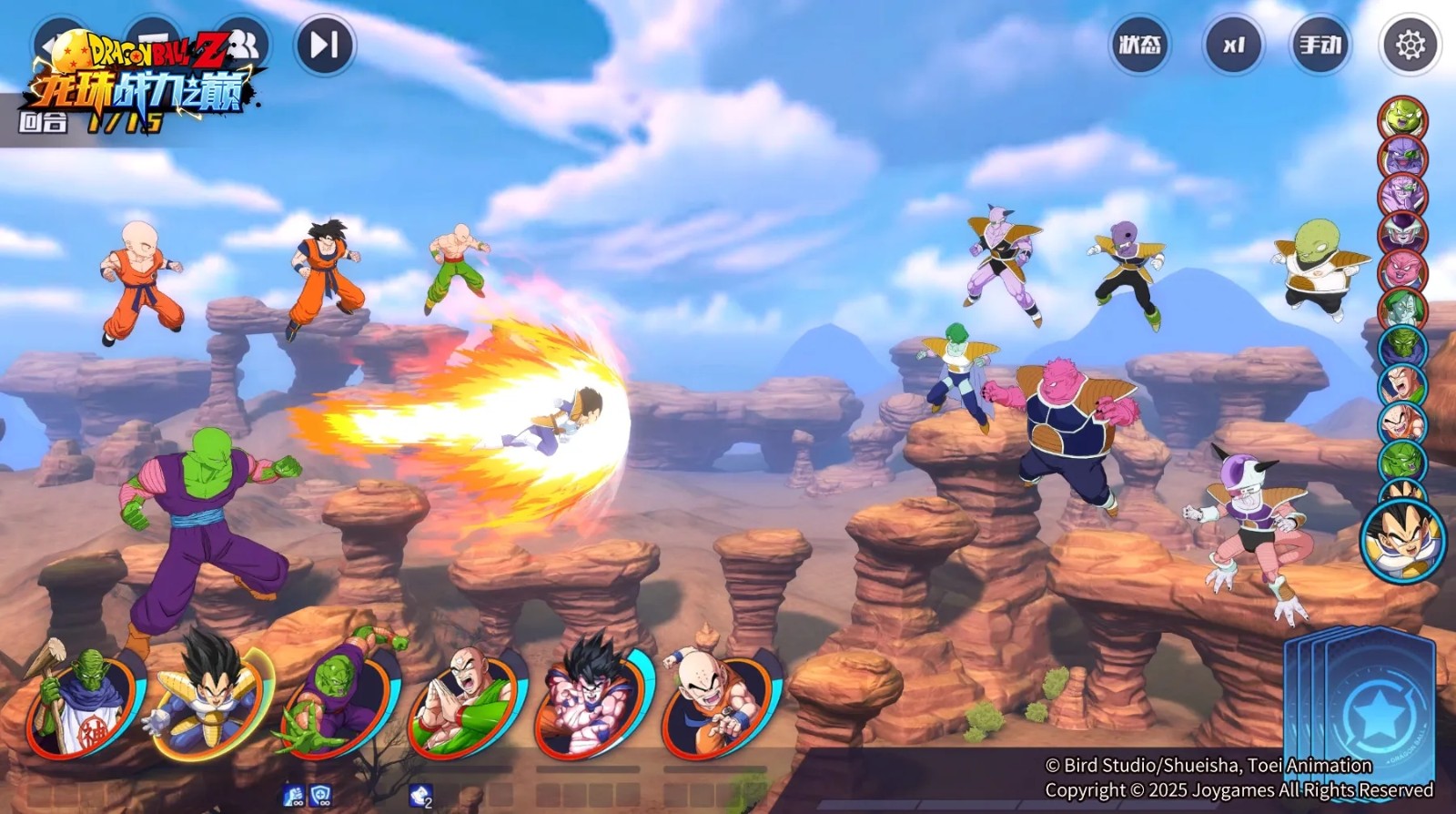The height and width of the screenshot is (814, 1456).
Task: Select Frieza's portrait in the turn order
Action: point(1402,233)
